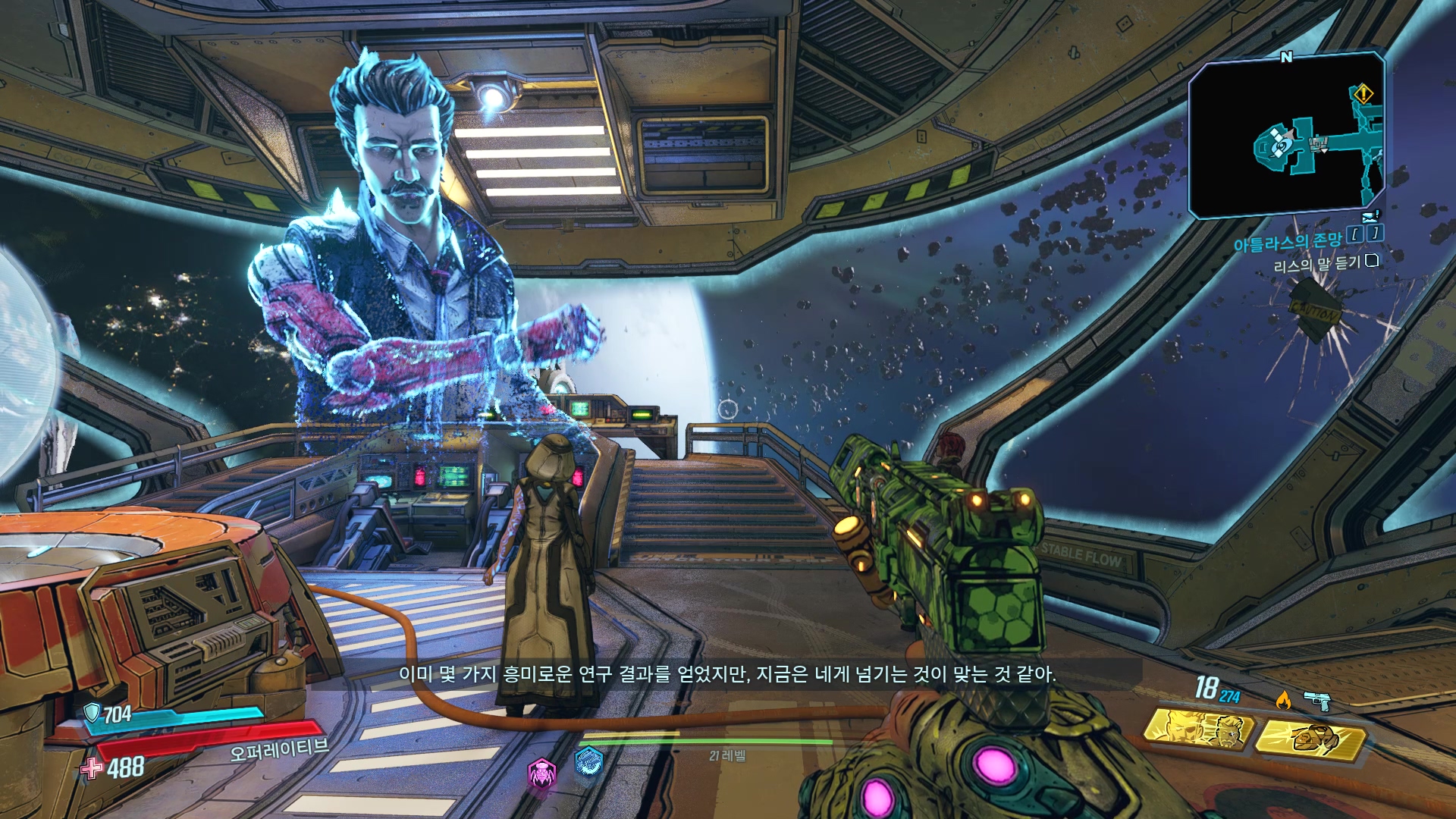This screenshot has height=819, width=1456.
Task: Open the minimap
Action: coord(1286,135)
